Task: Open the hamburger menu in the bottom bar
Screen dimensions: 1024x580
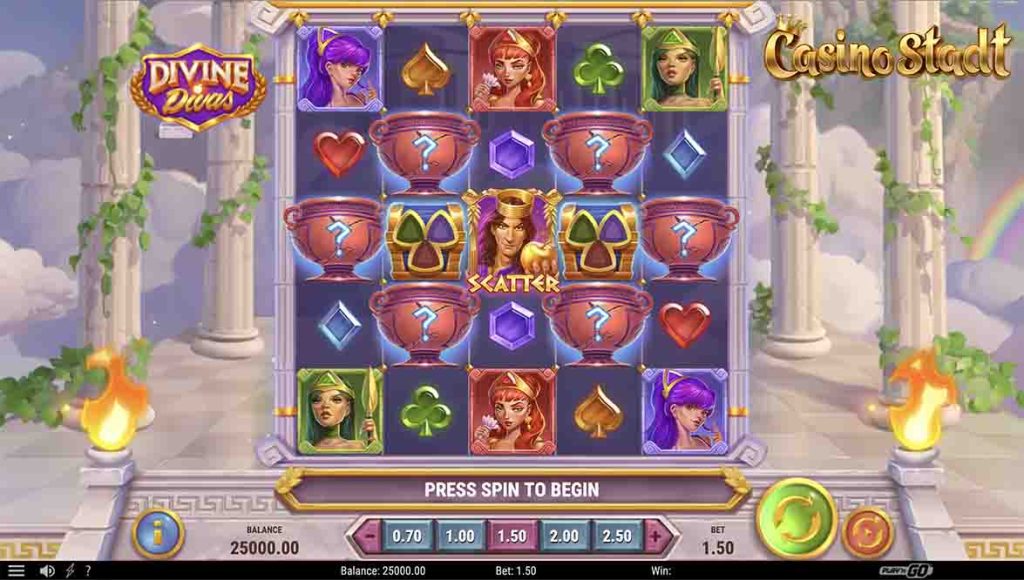Action: click(16, 571)
